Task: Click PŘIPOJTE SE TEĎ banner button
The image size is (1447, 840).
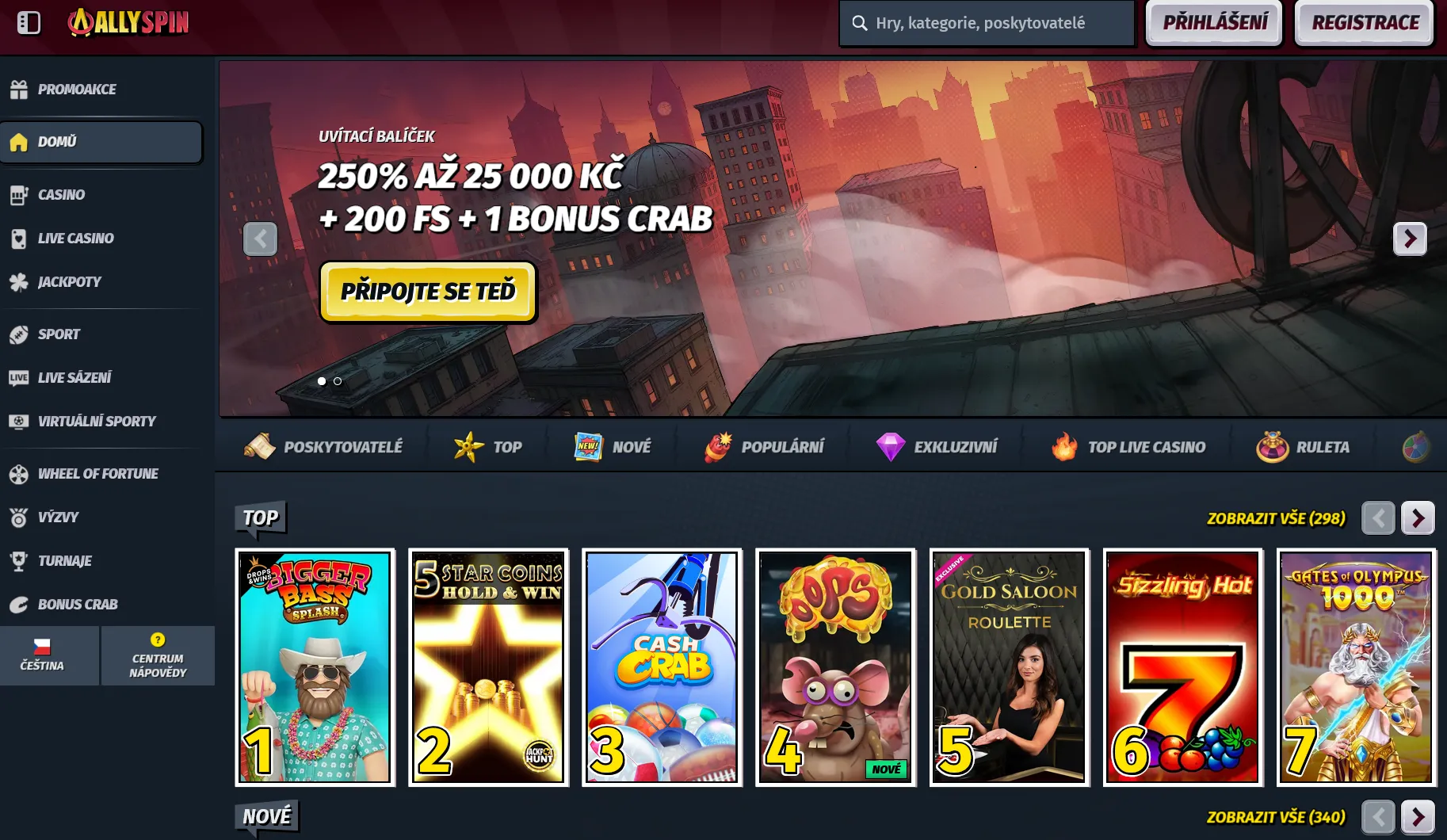Action: pyautogui.click(x=428, y=292)
